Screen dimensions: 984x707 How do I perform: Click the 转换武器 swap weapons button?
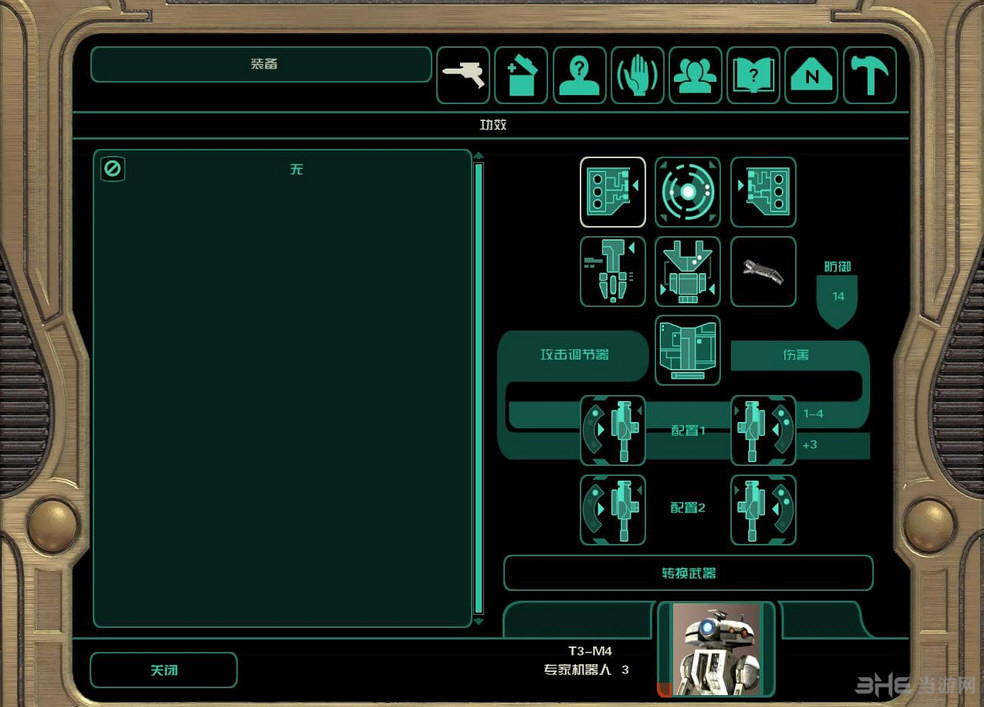tap(688, 573)
